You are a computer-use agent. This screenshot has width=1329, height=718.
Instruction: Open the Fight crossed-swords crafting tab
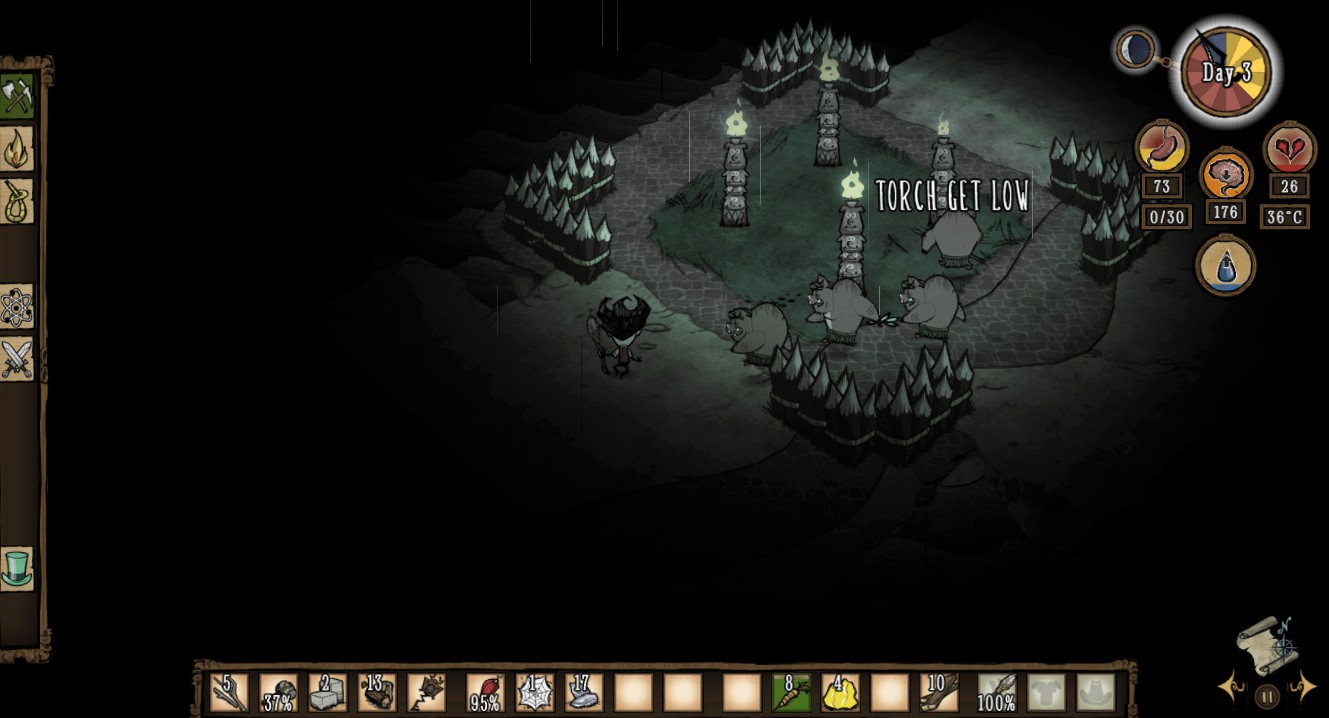(x=17, y=359)
